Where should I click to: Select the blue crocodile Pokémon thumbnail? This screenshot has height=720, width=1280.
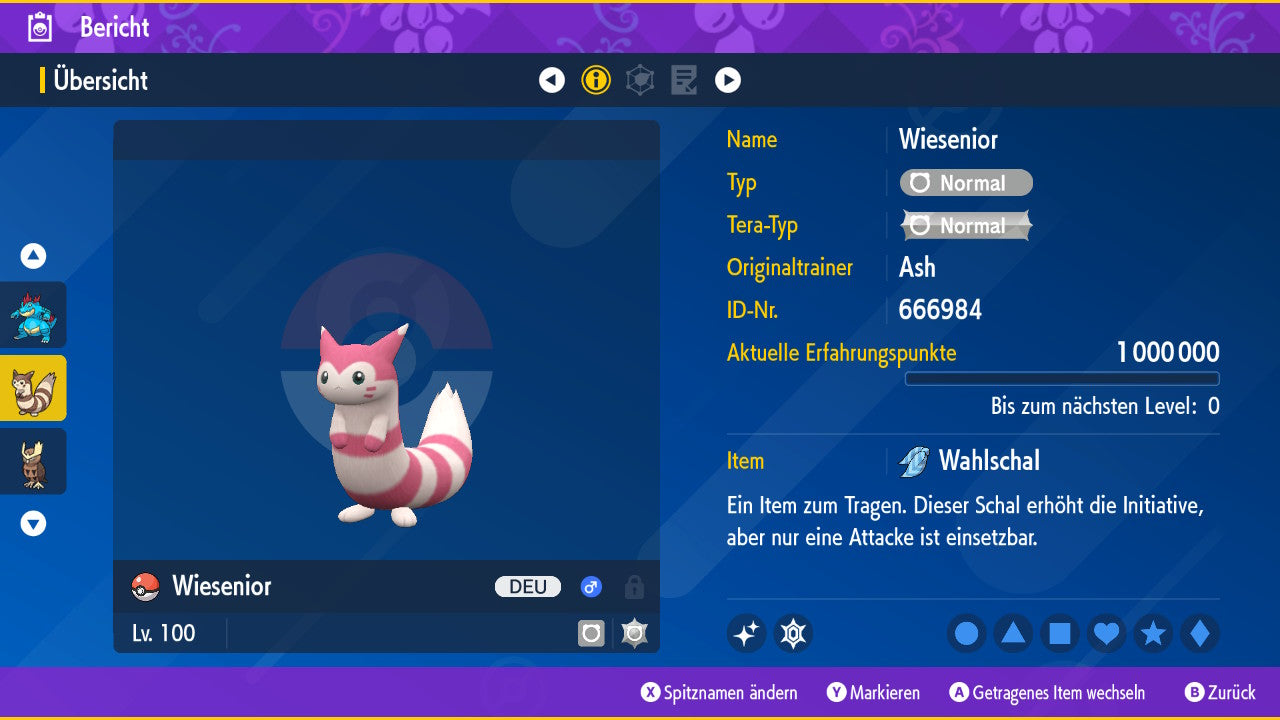click(x=34, y=315)
